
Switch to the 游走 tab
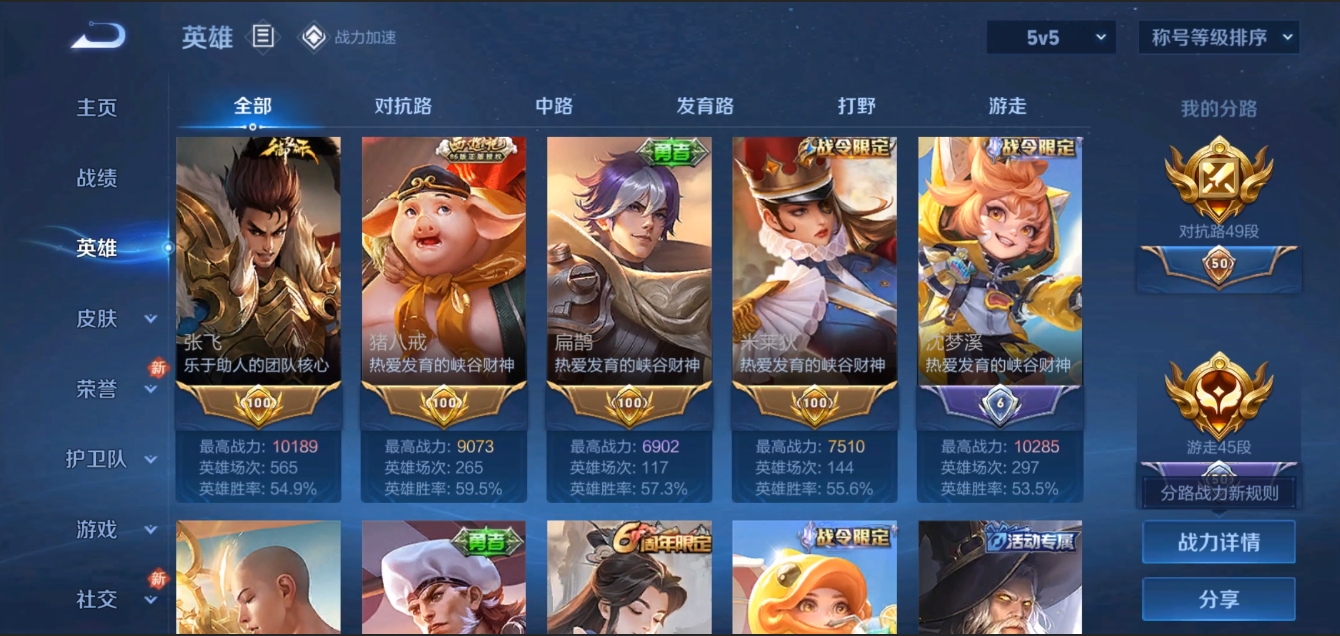coord(1007,106)
